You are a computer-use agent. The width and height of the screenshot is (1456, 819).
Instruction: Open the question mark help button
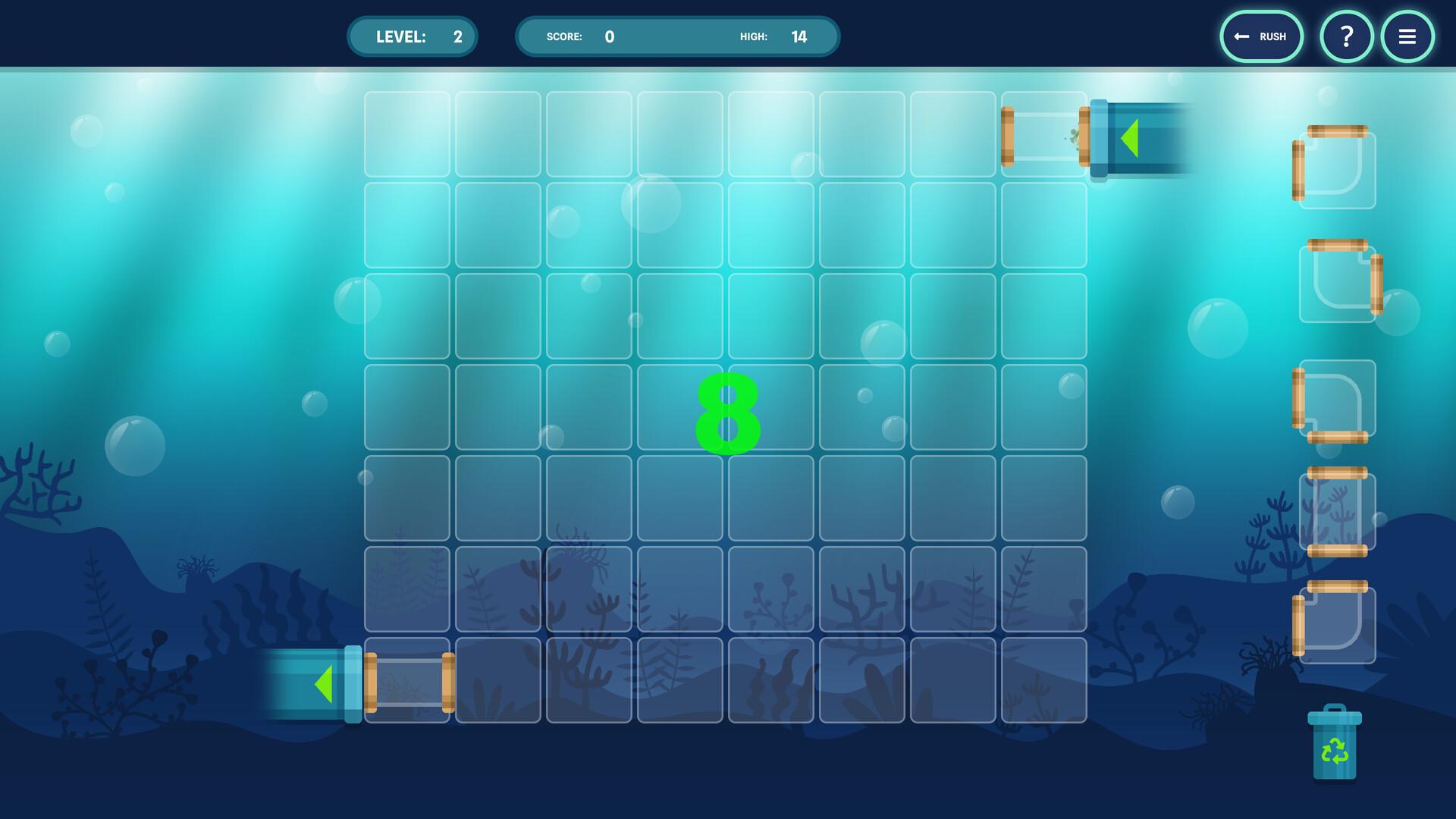(x=1346, y=36)
